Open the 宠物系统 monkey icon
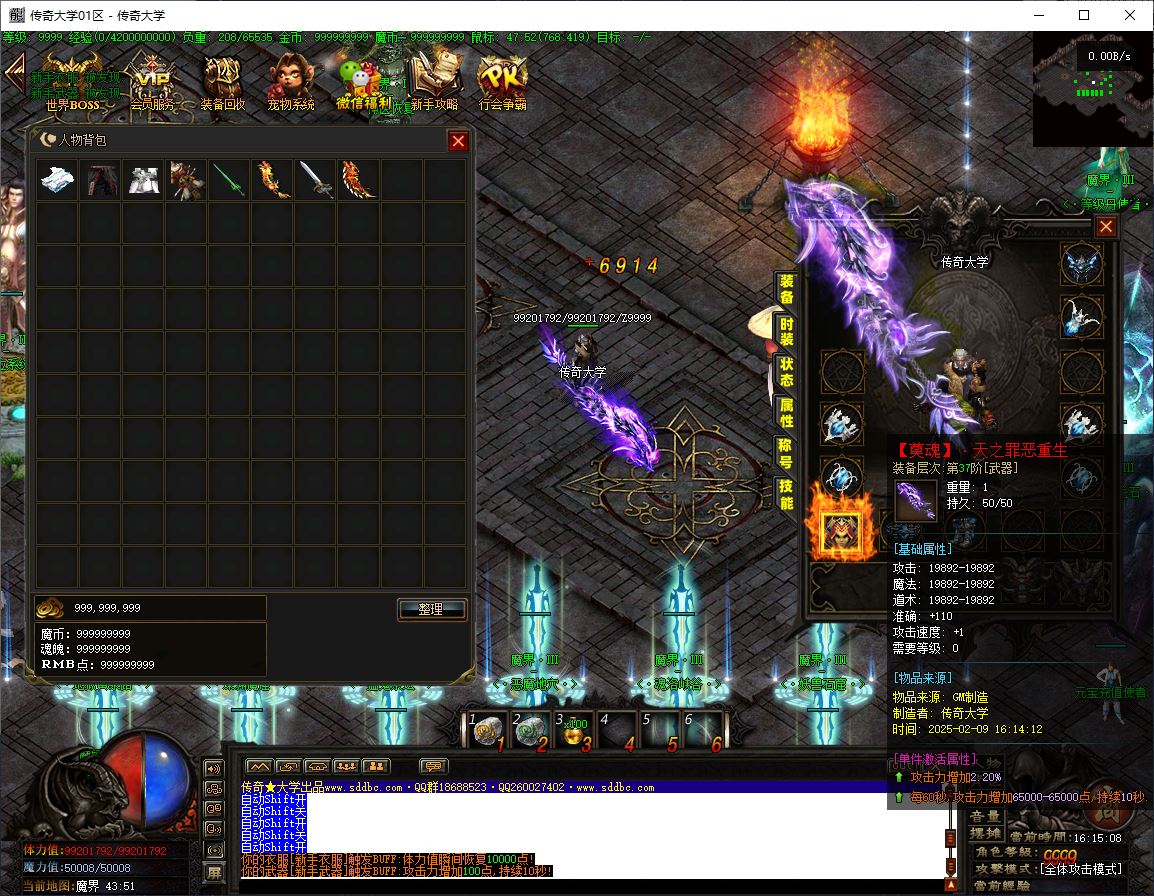1154x896 pixels. 290,80
